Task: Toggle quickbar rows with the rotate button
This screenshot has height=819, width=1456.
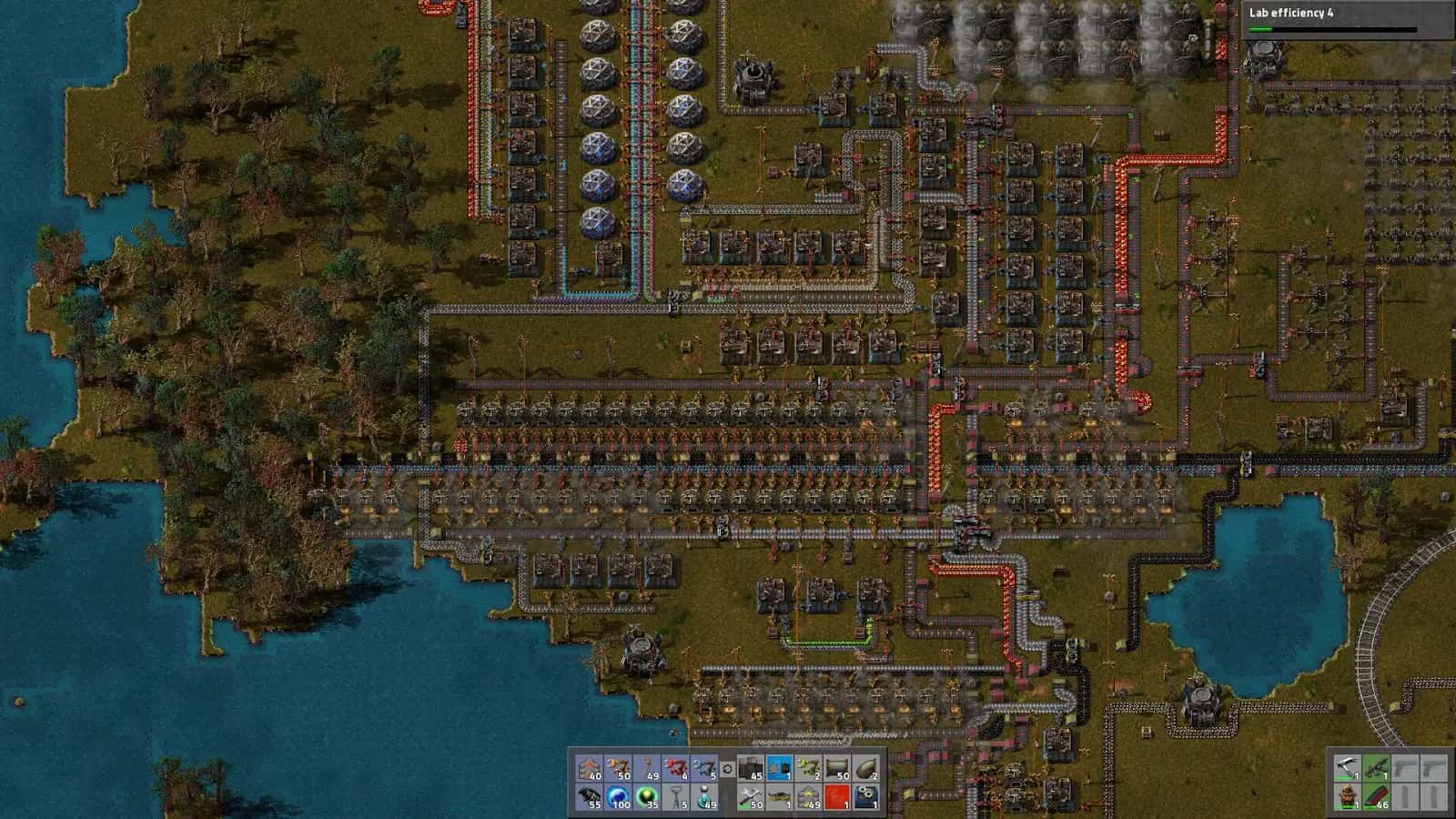Action: coord(726,769)
